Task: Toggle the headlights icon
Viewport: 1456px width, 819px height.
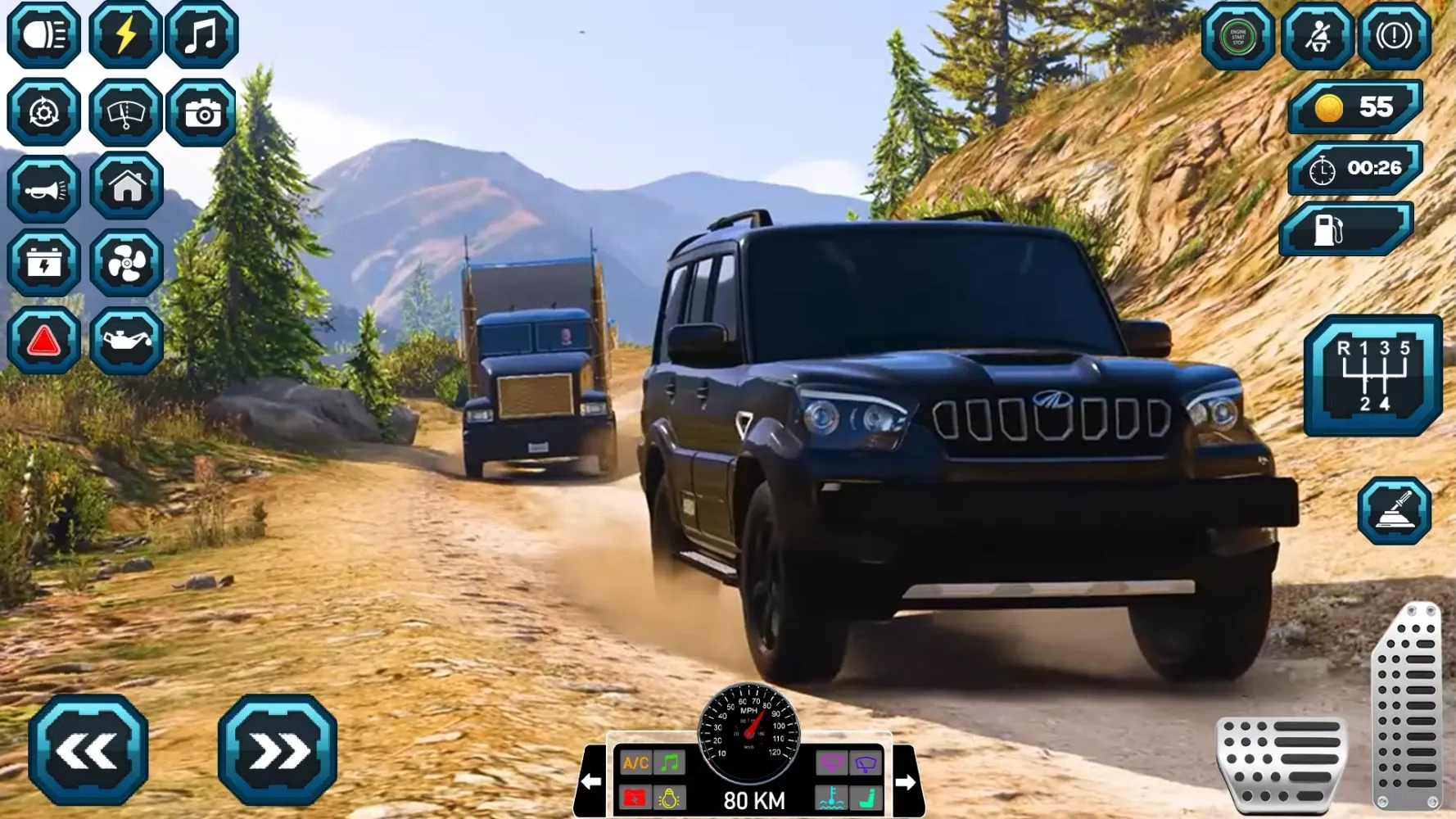Action: [44, 35]
